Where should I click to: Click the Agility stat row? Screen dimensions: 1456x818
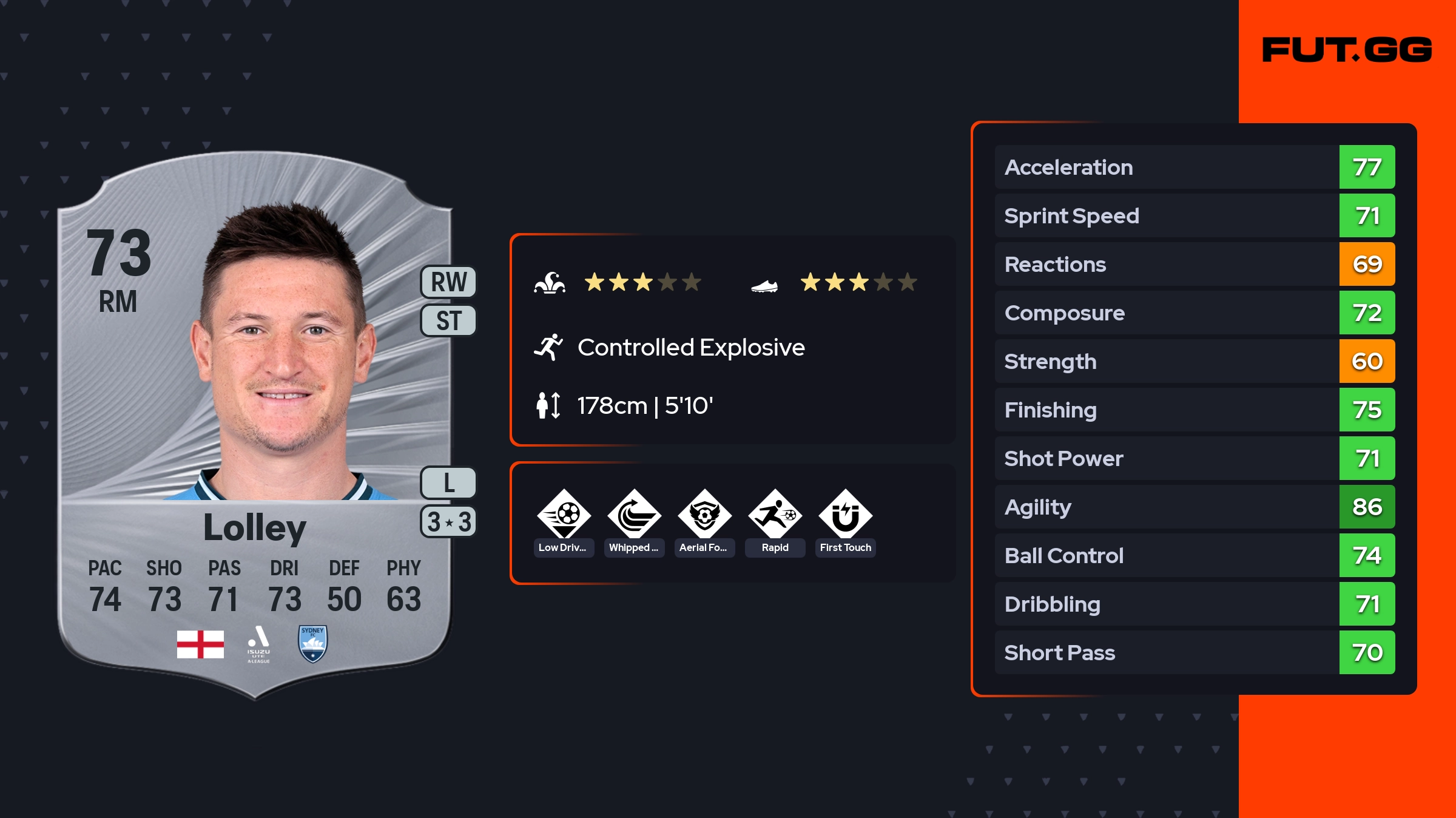tap(1194, 507)
